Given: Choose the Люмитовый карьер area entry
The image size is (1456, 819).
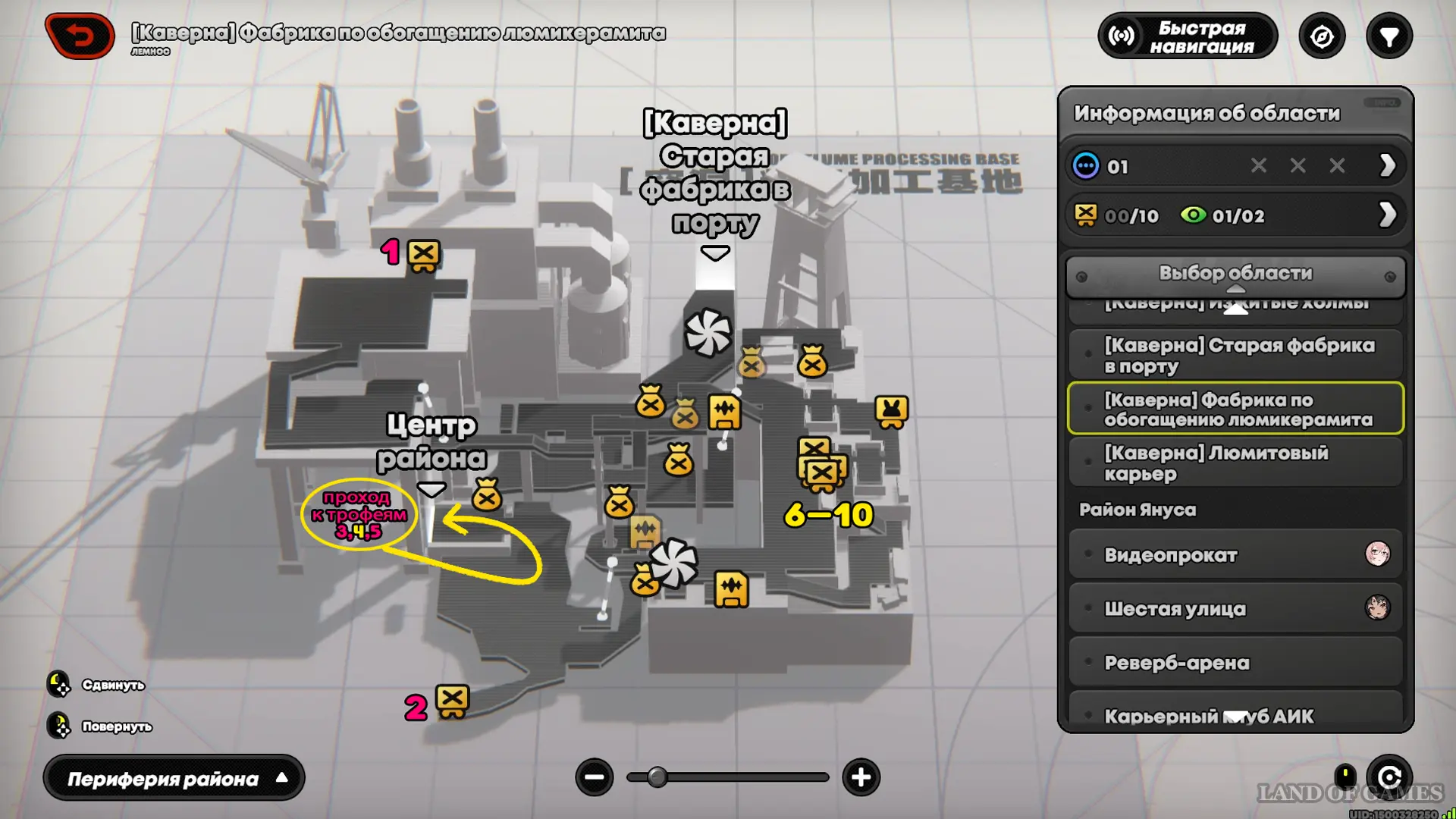Looking at the screenshot, I should pyautogui.click(x=1235, y=463).
